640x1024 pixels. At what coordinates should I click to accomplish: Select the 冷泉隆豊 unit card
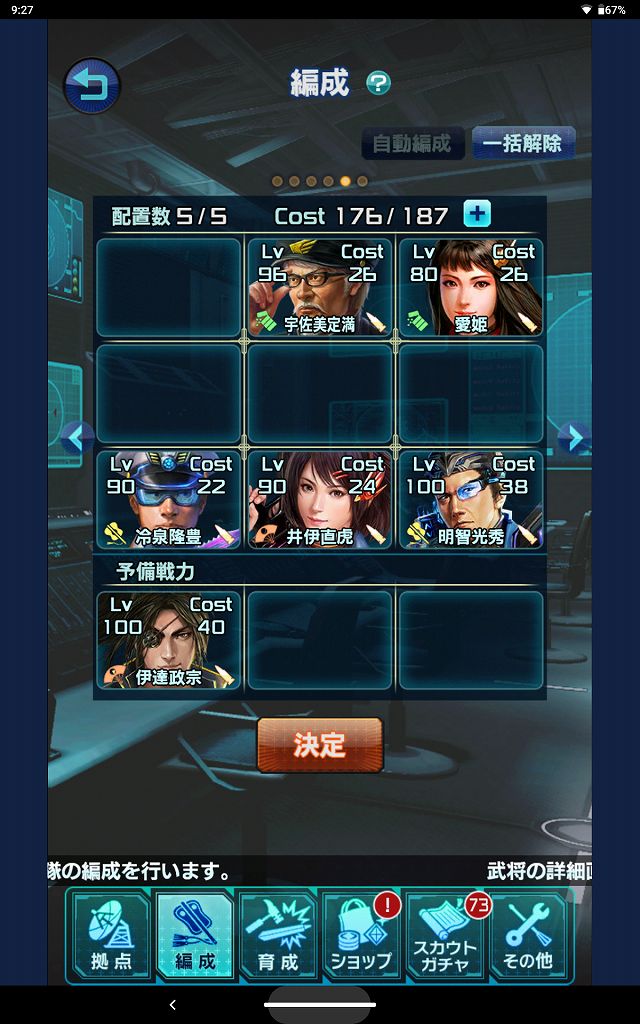[168, 499]
